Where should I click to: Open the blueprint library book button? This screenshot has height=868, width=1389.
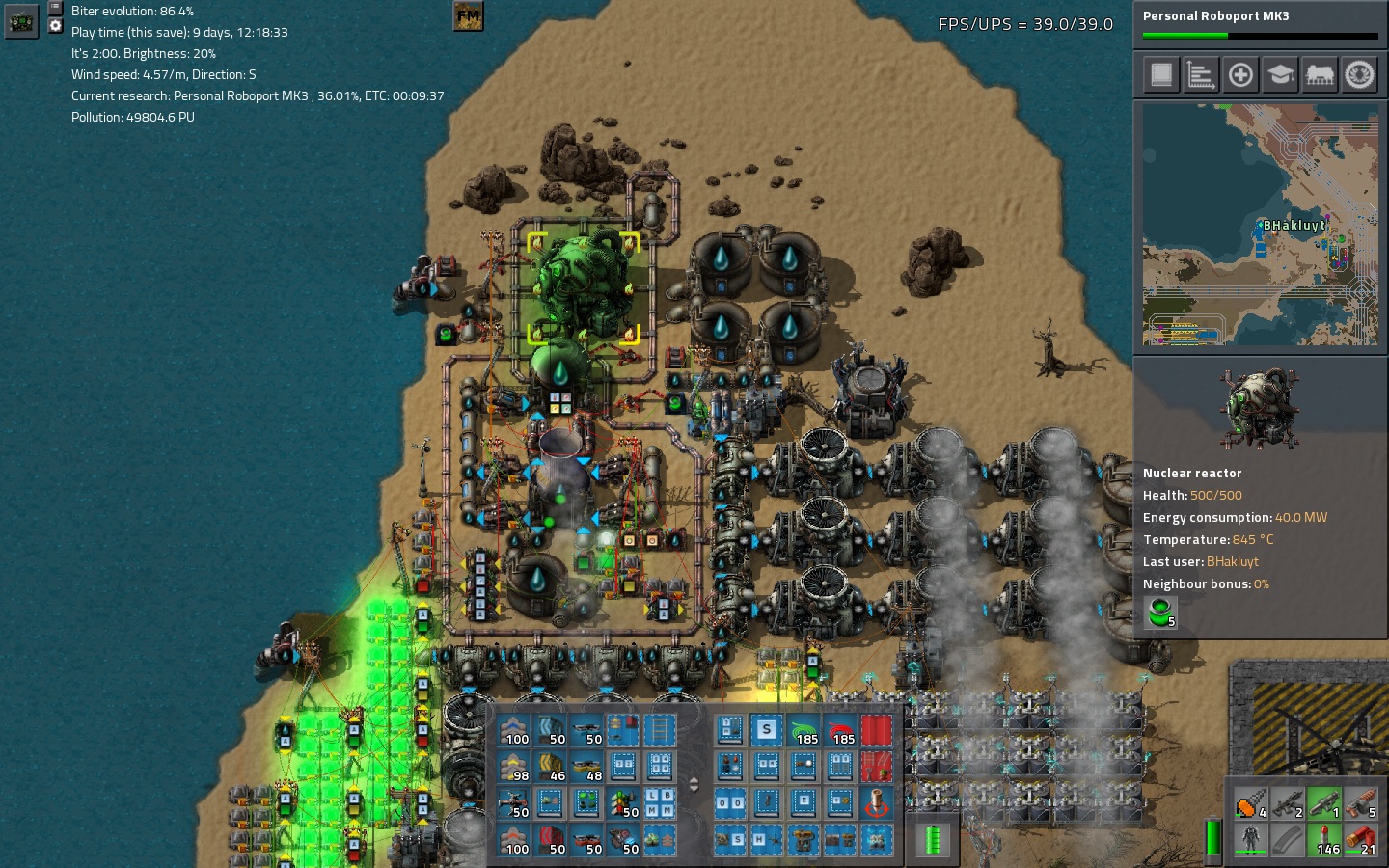[x=1161, y=74]
